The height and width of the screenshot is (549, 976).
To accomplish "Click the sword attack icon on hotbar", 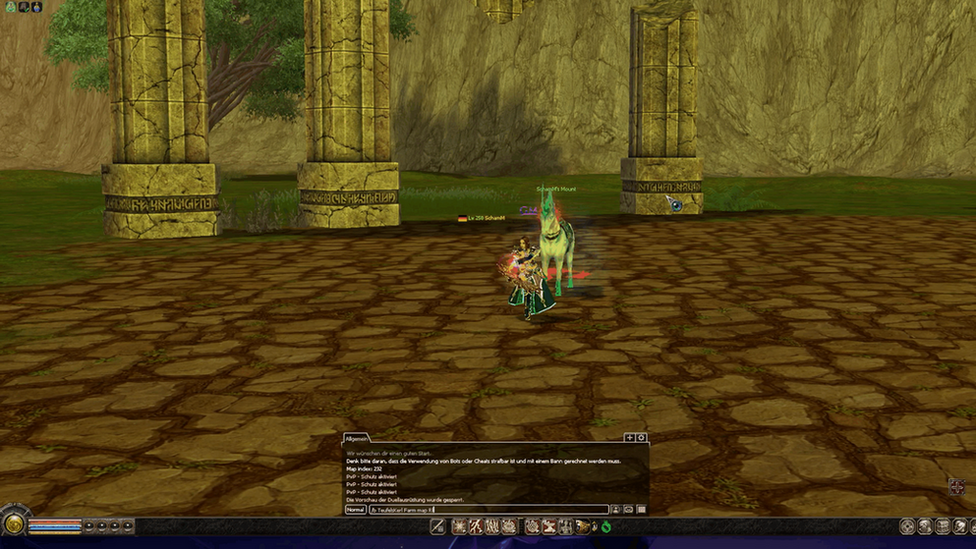I will [438, 526].
